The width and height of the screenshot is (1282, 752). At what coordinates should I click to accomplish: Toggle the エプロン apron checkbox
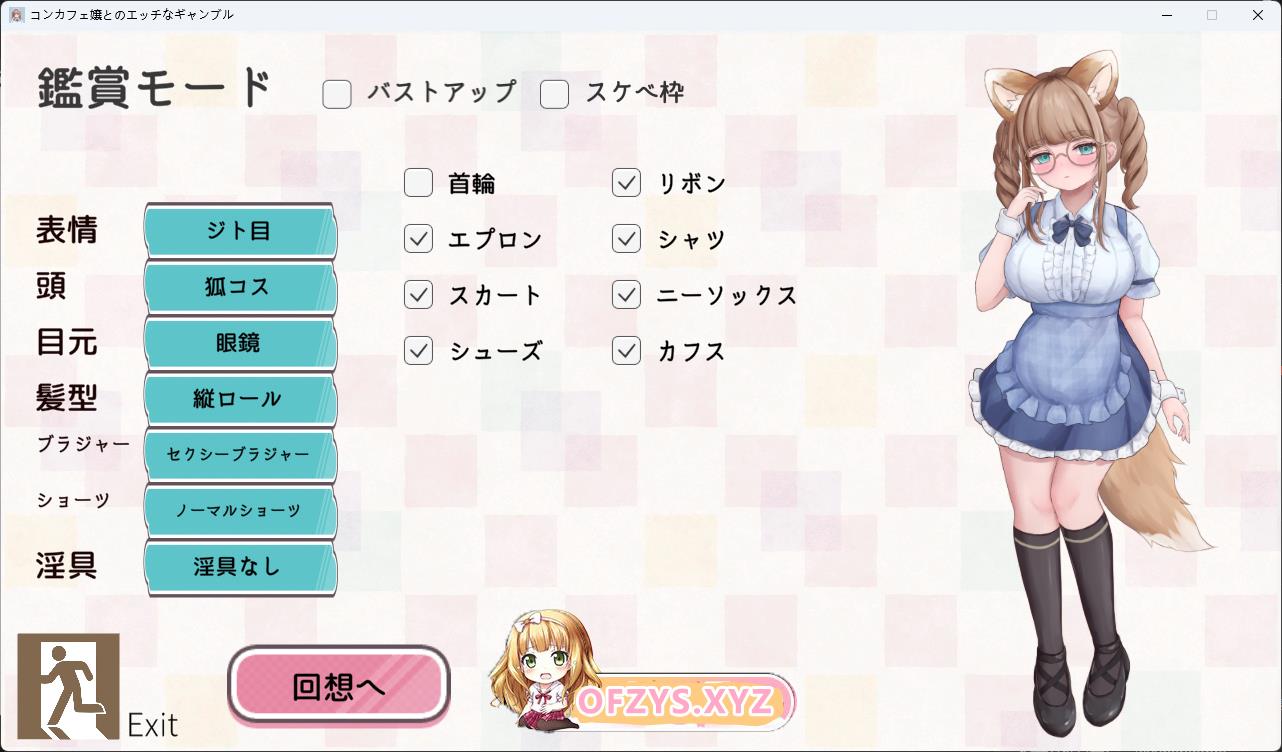[x=419, y=239]
